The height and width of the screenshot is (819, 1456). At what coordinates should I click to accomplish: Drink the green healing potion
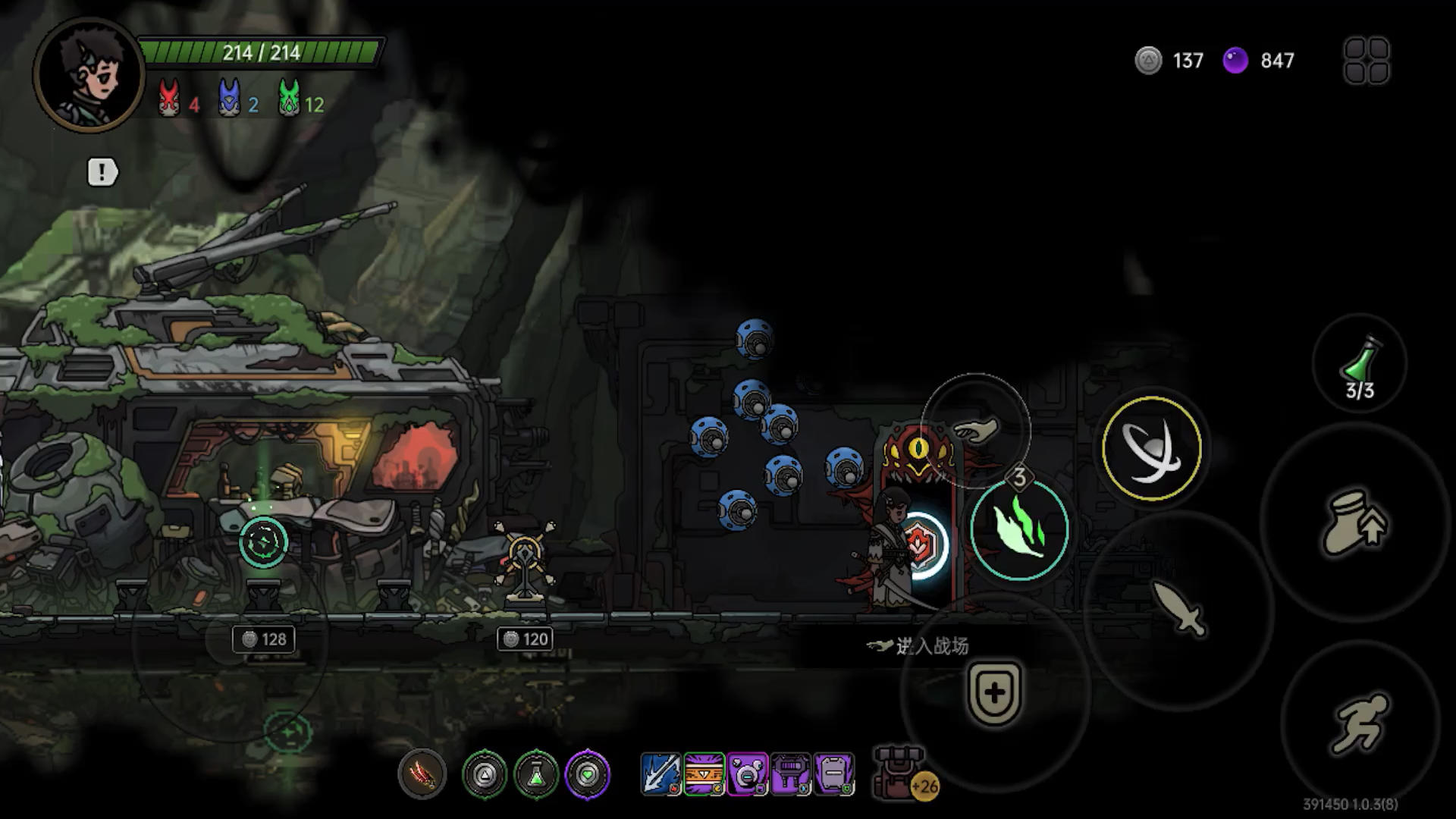[x=1360, y=364]
